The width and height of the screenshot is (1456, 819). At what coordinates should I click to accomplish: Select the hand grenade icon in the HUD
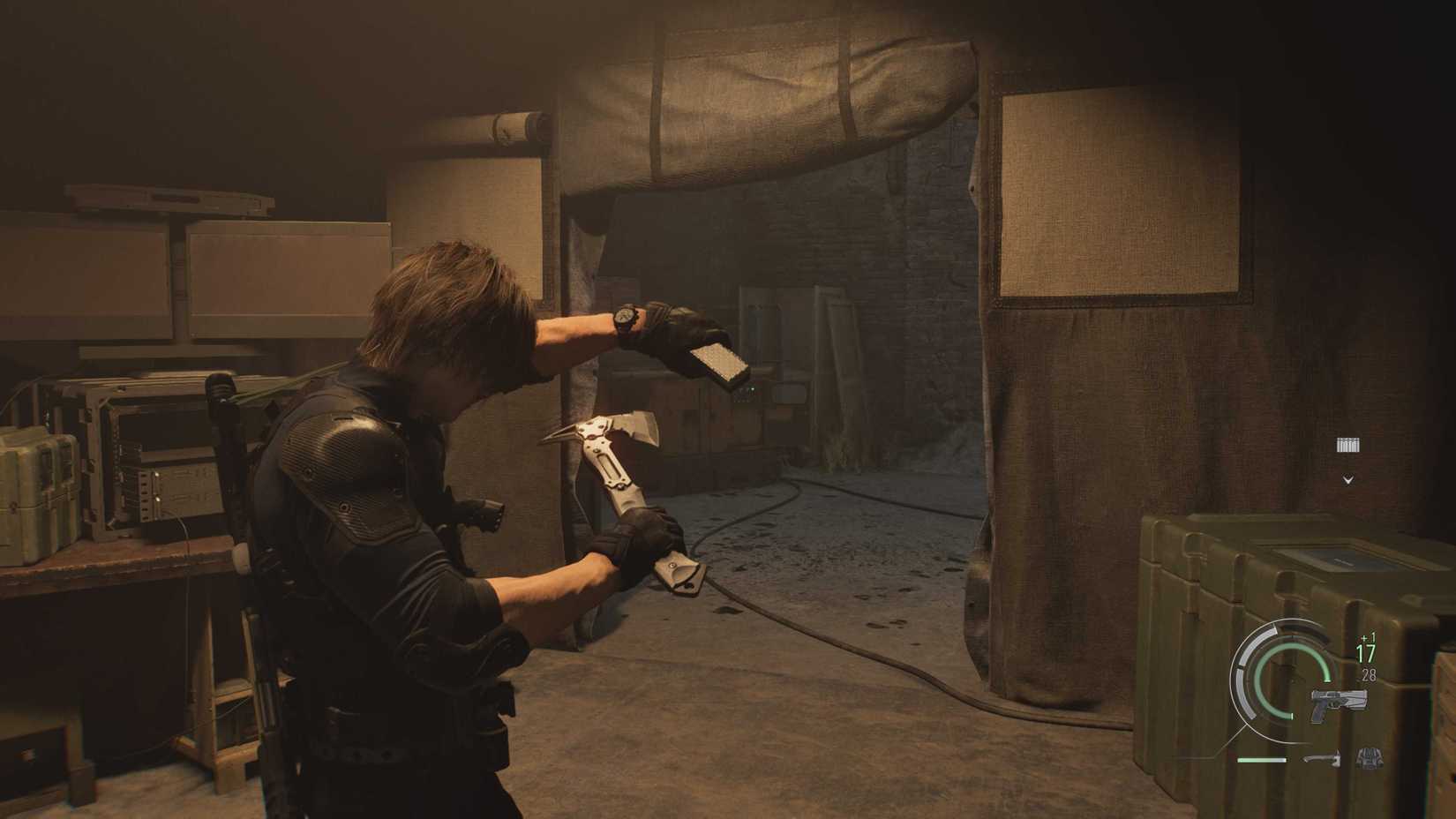tap(1370, 758)
